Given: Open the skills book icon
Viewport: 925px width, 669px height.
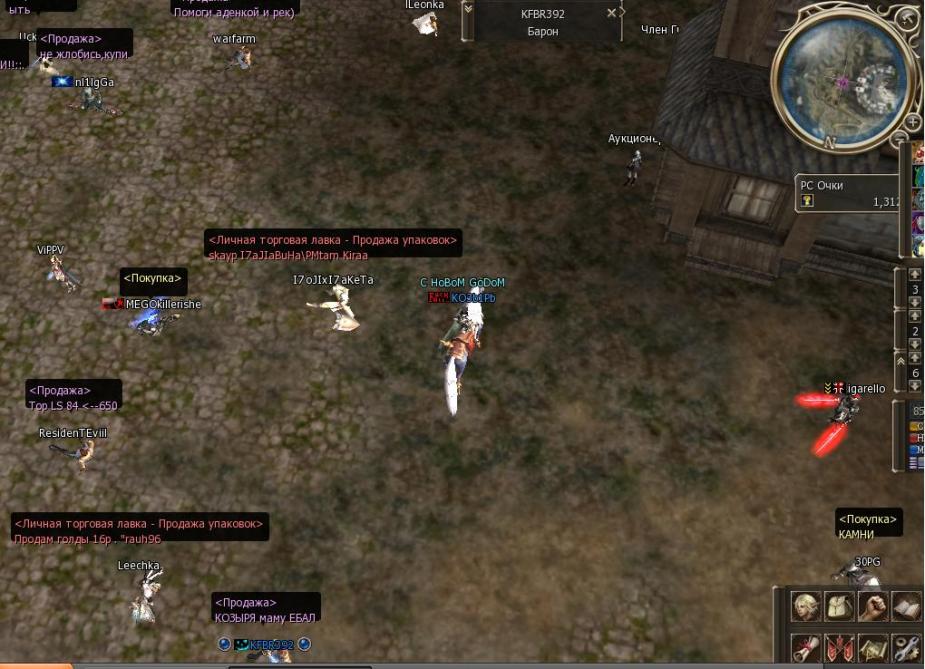Looking at the screenshot, I should (x=906, y=605).
